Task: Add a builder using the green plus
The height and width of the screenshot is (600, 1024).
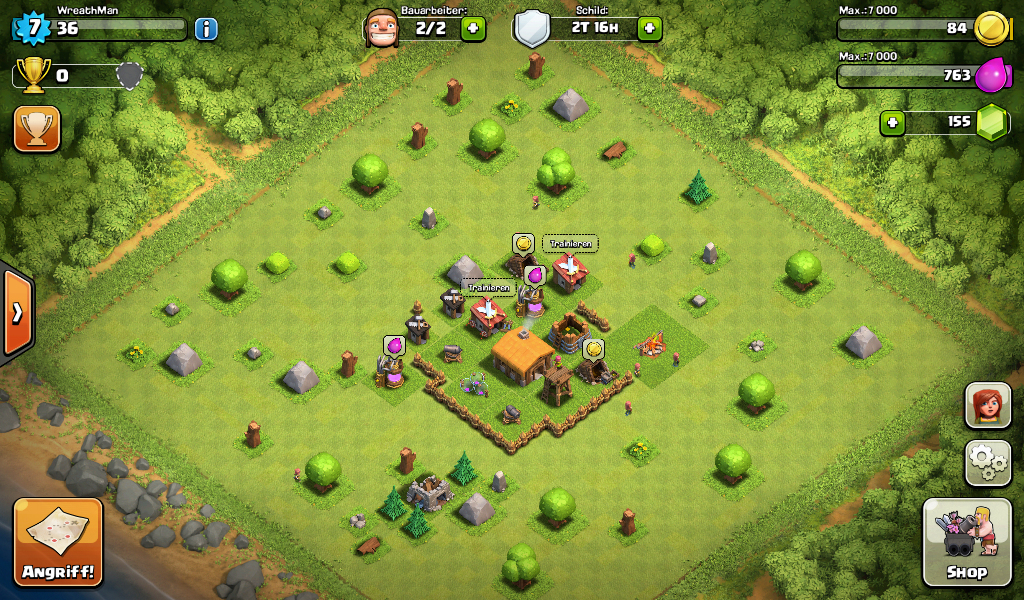Action: (474, 28)
